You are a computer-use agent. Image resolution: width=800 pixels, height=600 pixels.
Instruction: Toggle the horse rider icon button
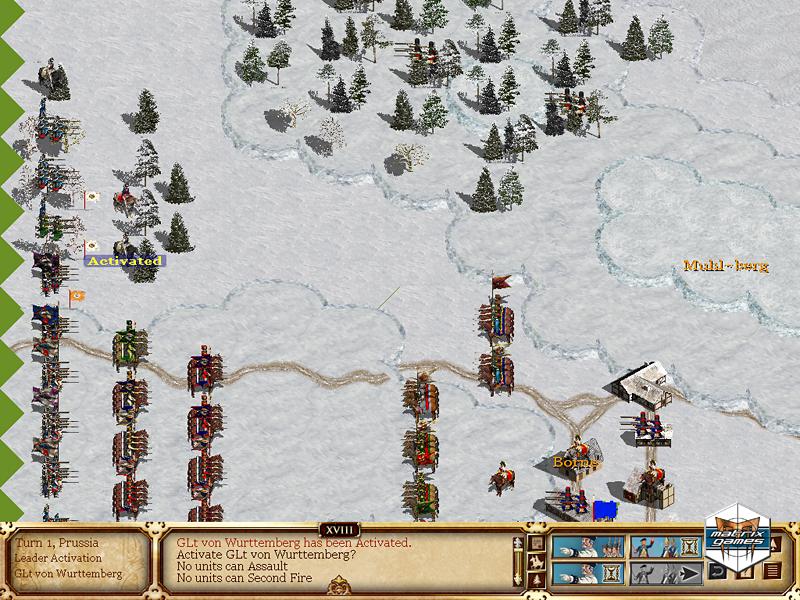[x=537, y=560]
